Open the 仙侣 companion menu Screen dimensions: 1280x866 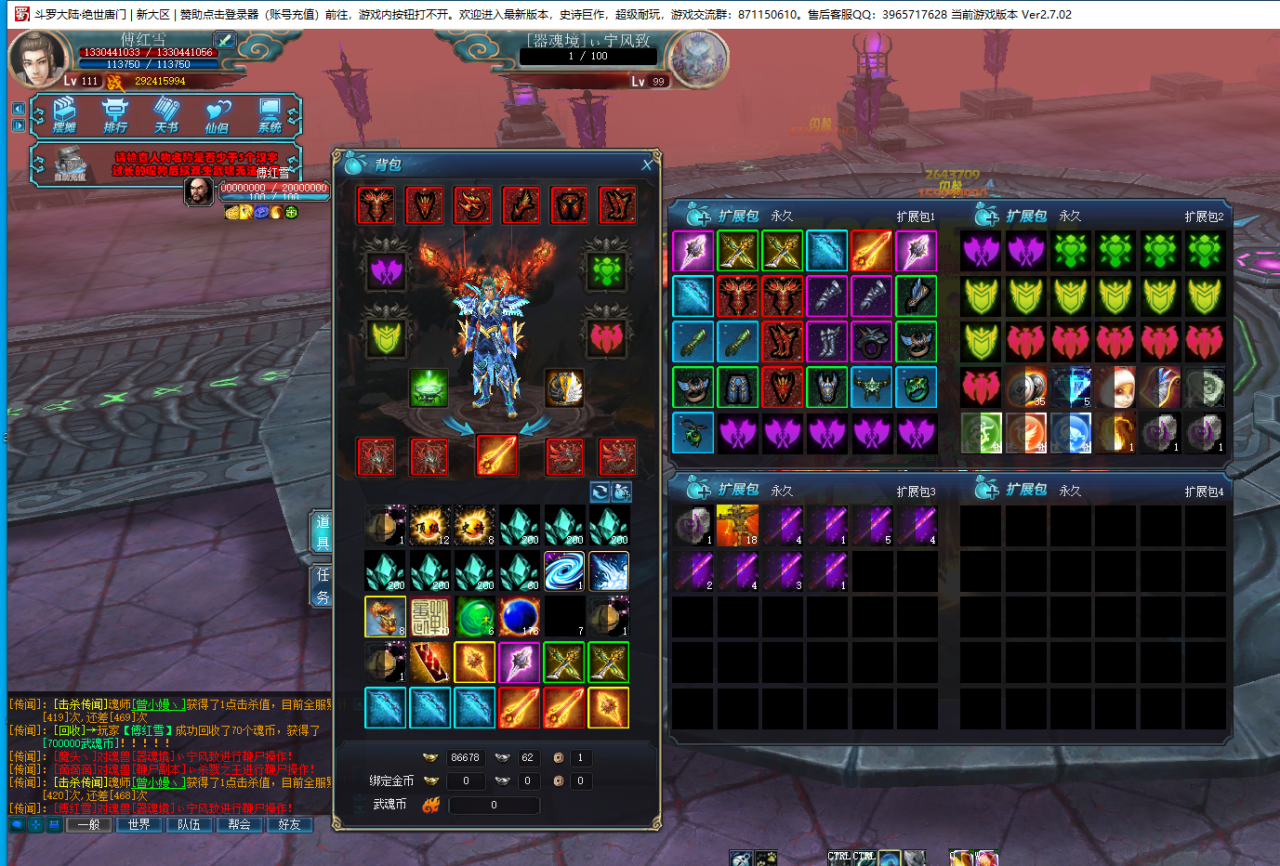coord(217,115)
